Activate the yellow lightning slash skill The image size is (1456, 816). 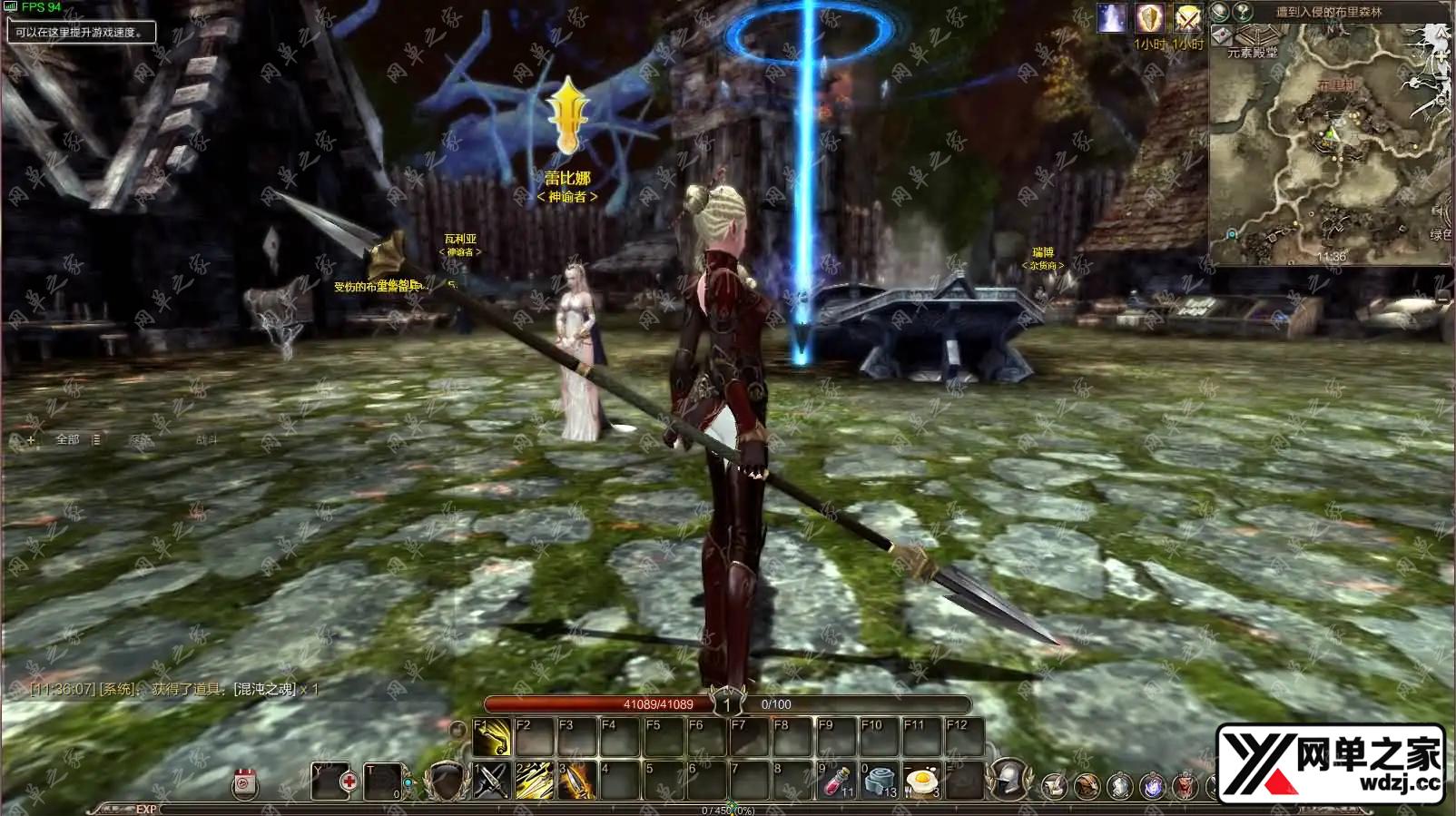tap(534, 781)
